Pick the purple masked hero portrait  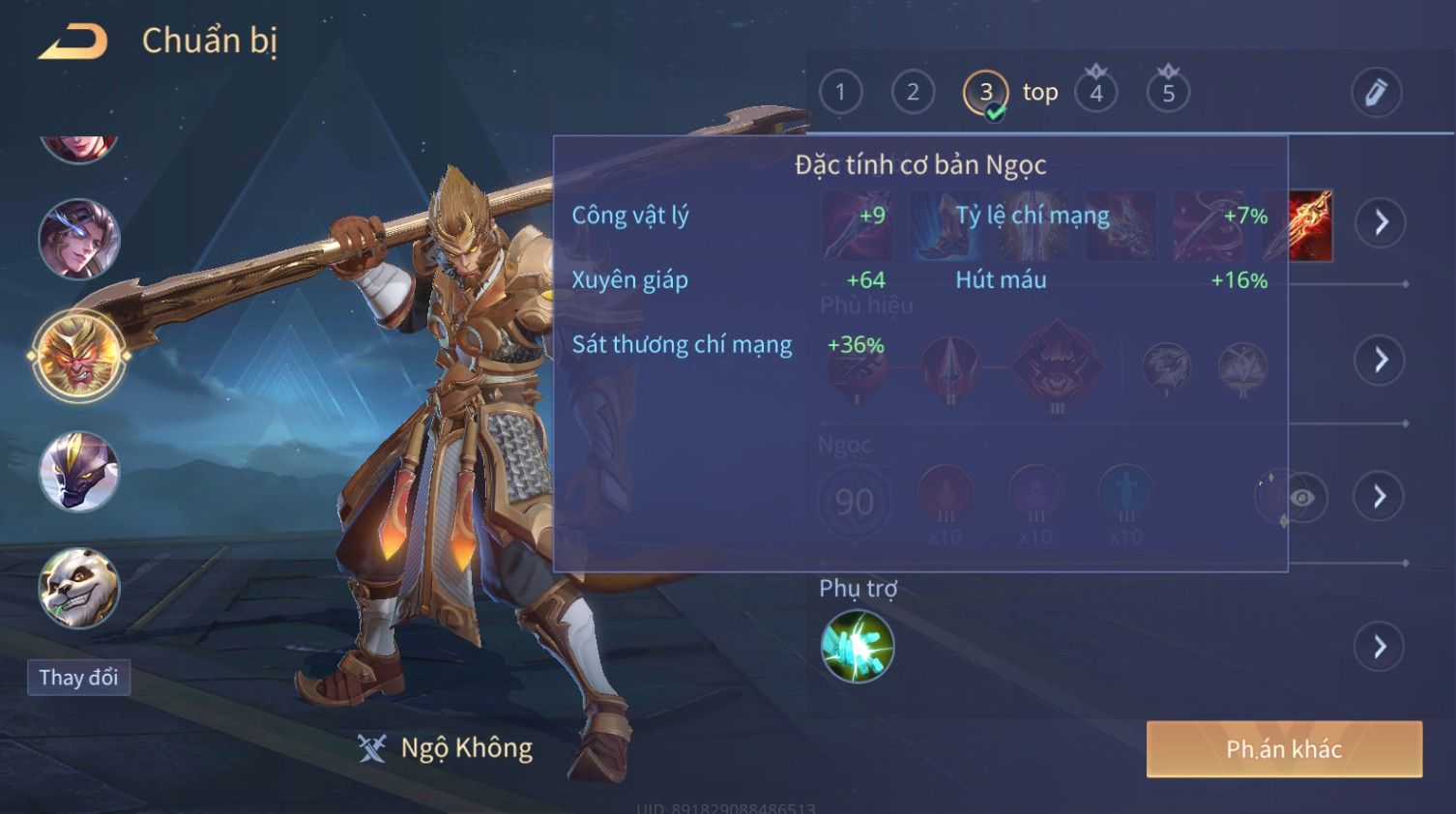[79, 472]
